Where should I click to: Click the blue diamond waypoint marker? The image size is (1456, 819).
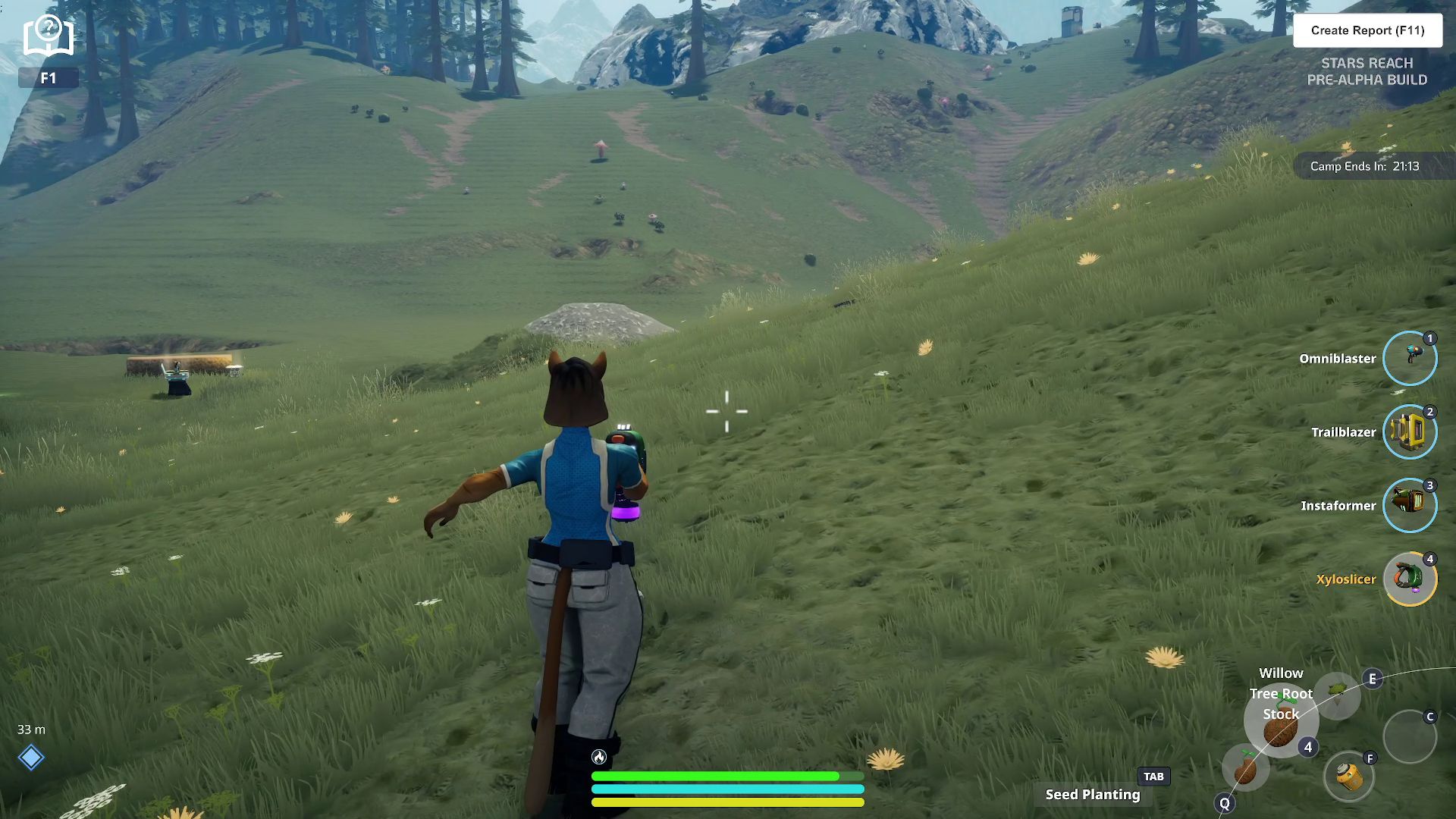[x=31, y=757]
